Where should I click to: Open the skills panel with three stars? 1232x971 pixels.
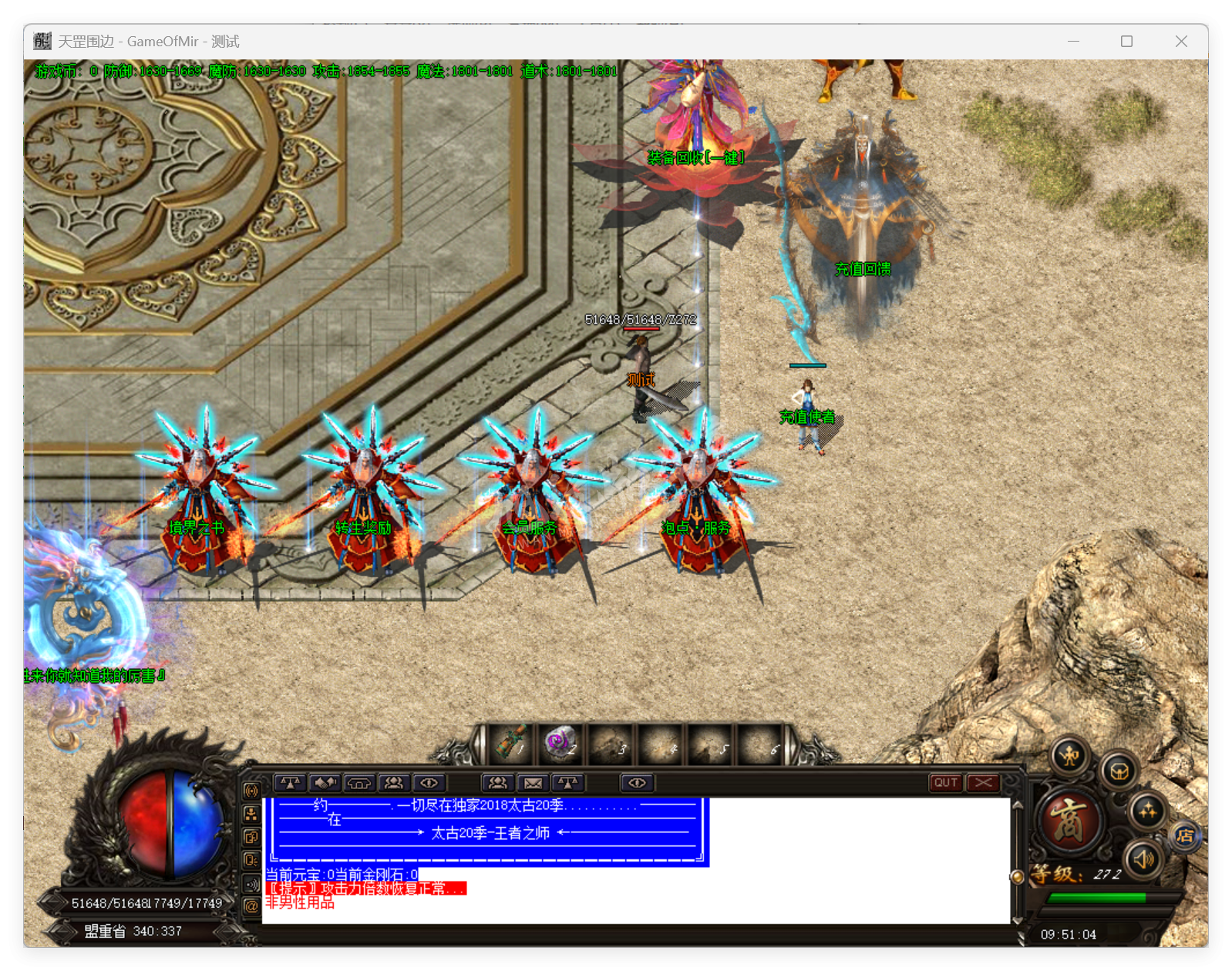coord(1148,811)
